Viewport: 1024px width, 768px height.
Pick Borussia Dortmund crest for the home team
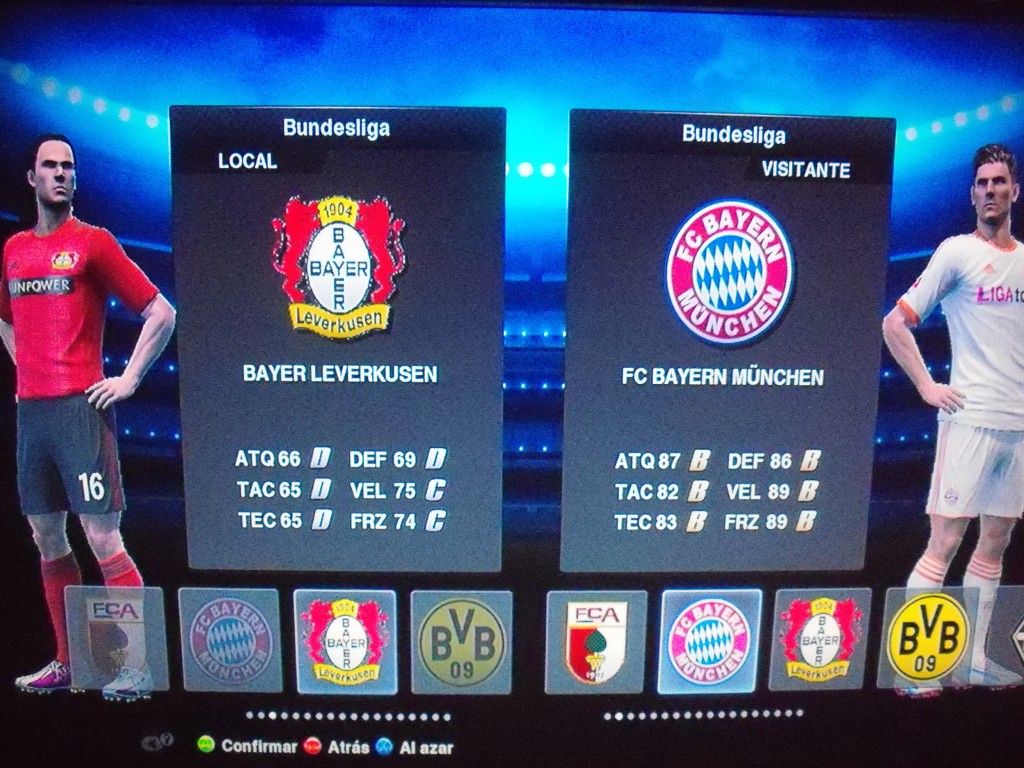point(461,641)
